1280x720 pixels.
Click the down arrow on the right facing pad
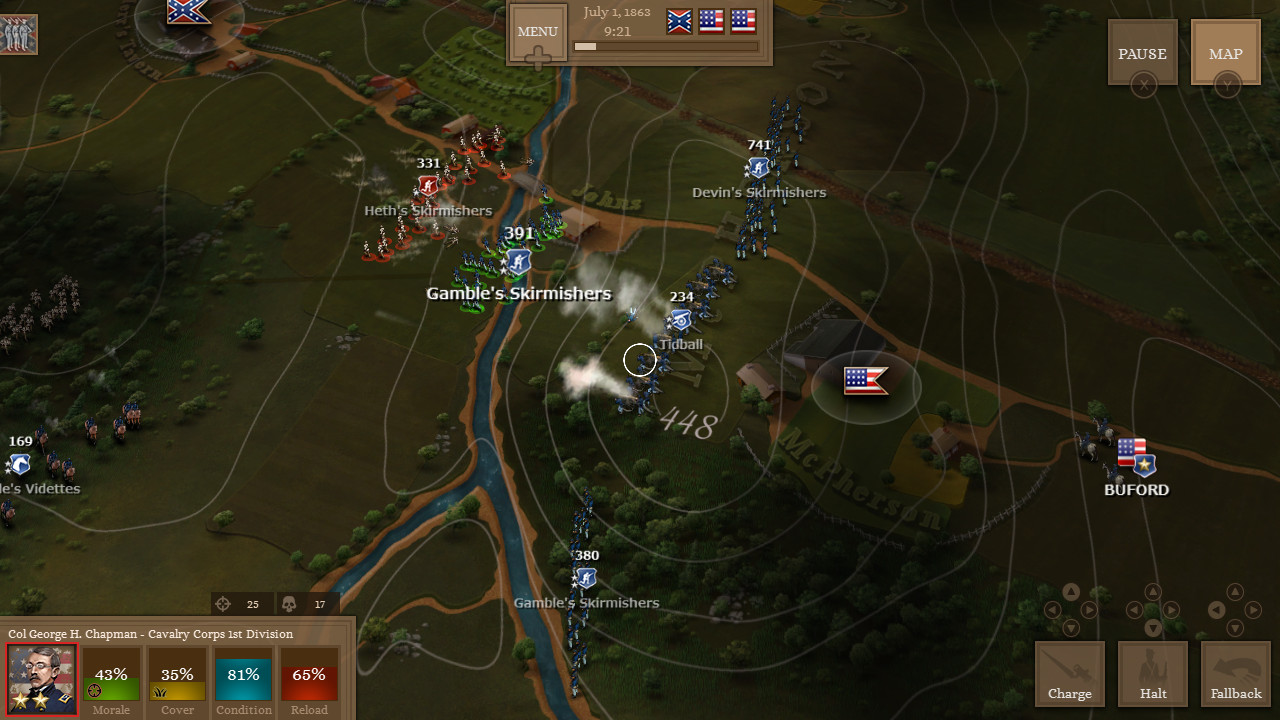point(1235,629)
